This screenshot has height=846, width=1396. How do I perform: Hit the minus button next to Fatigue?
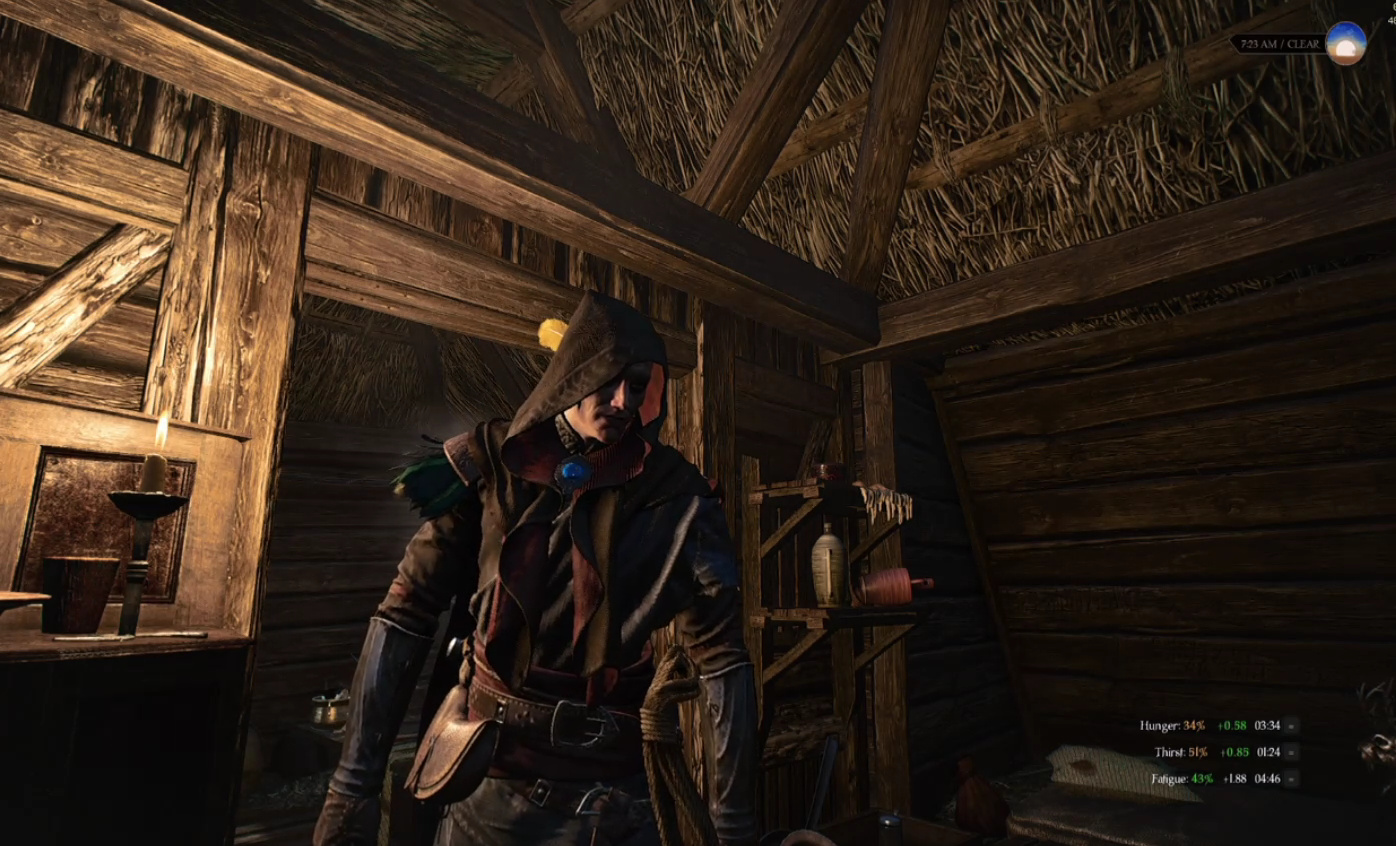[1292, 778]
